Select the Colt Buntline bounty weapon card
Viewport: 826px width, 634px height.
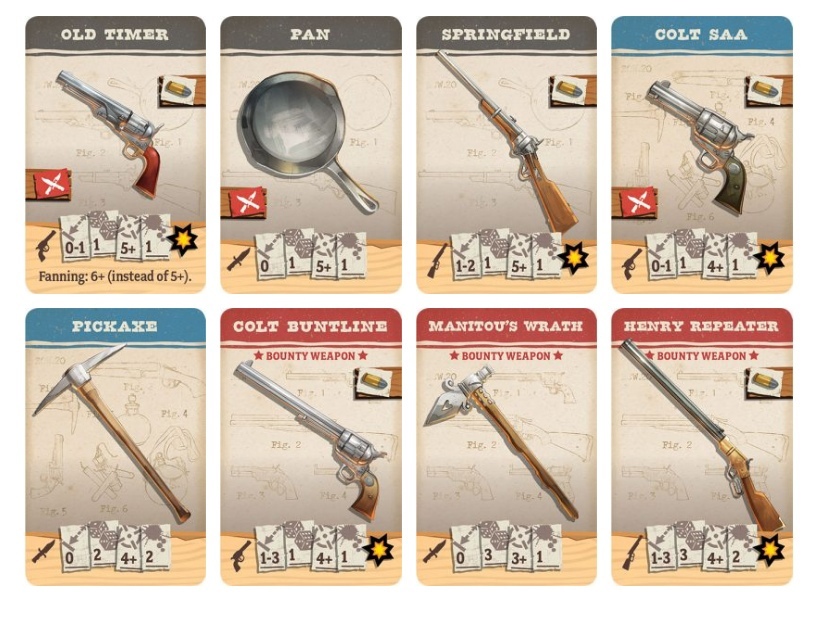click(x=311, y=446)
